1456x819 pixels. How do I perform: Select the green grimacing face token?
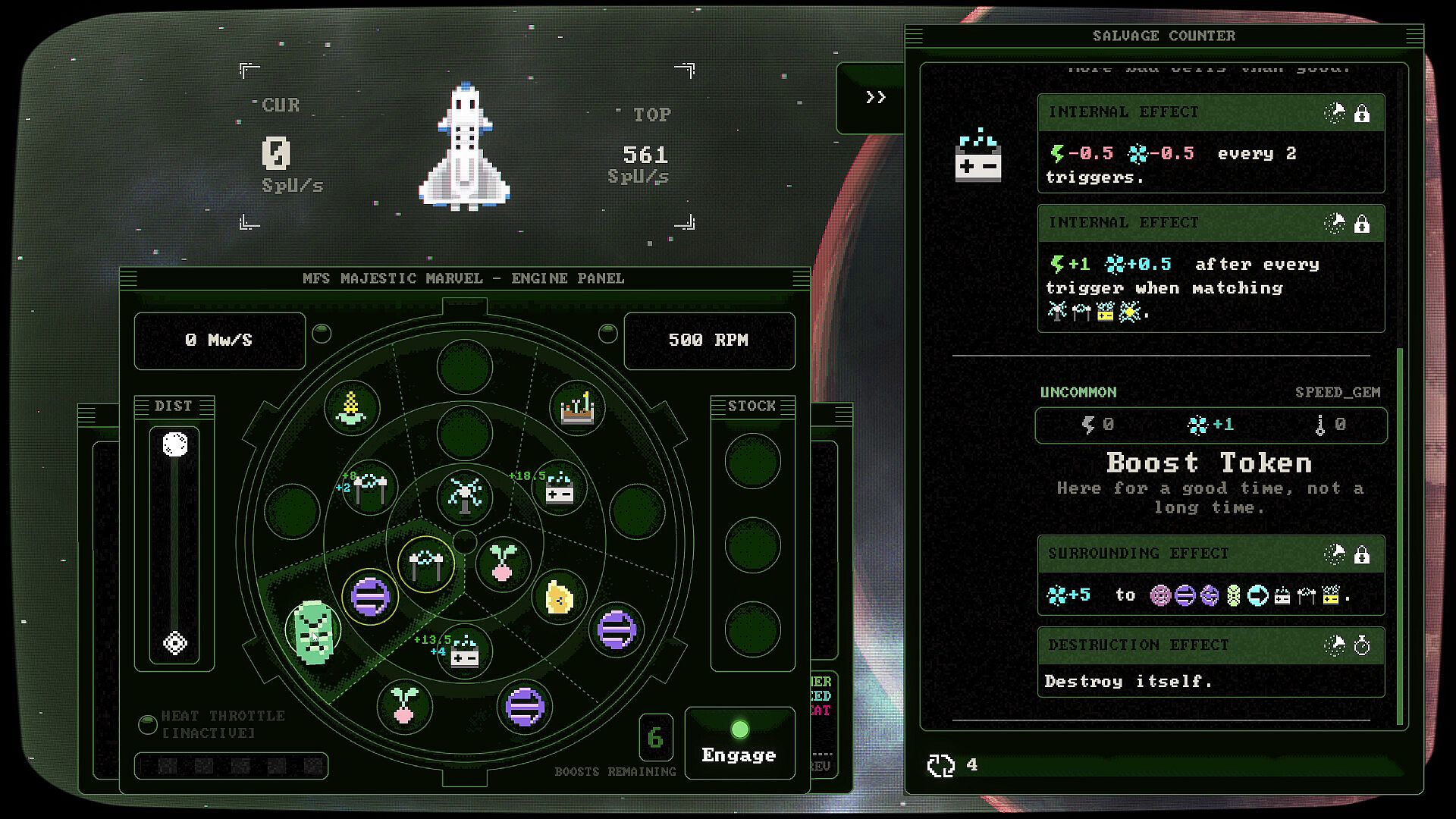(313, 631)
